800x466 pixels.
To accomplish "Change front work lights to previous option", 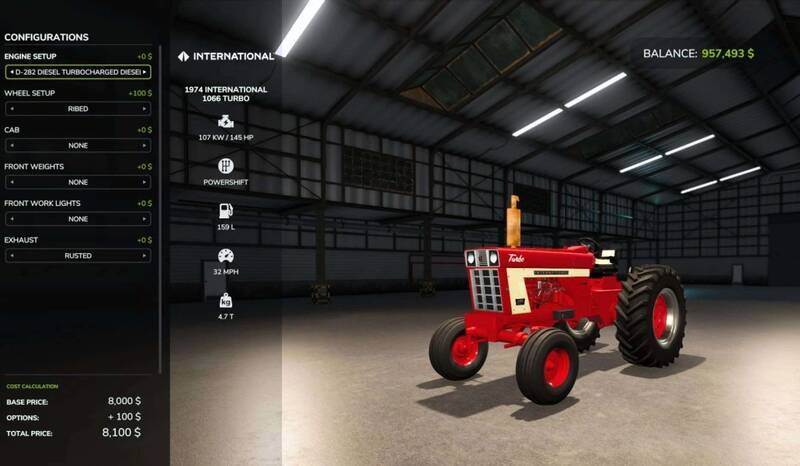I will (x=10, y=219).
